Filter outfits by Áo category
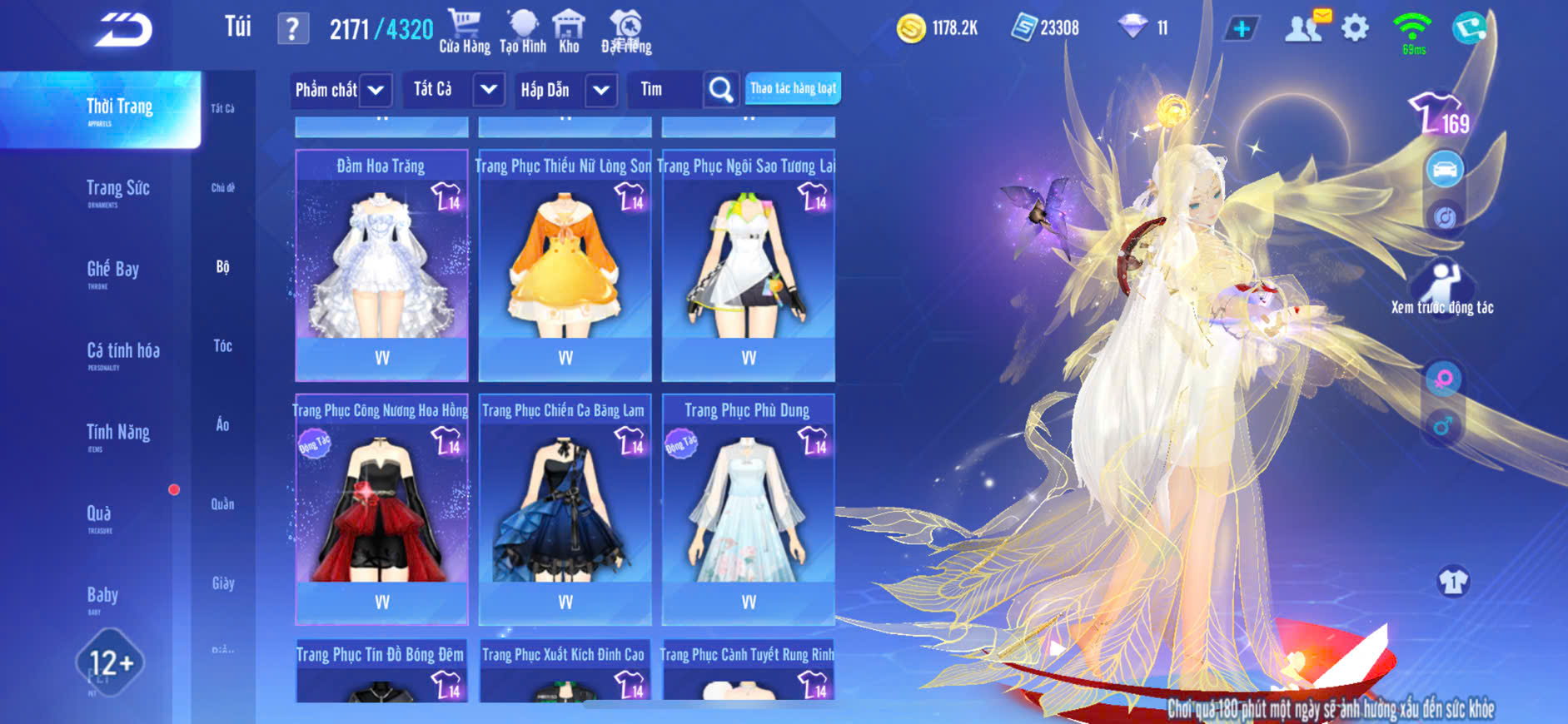The width and height of the screenshot is (1568, 724). (222, 424)
